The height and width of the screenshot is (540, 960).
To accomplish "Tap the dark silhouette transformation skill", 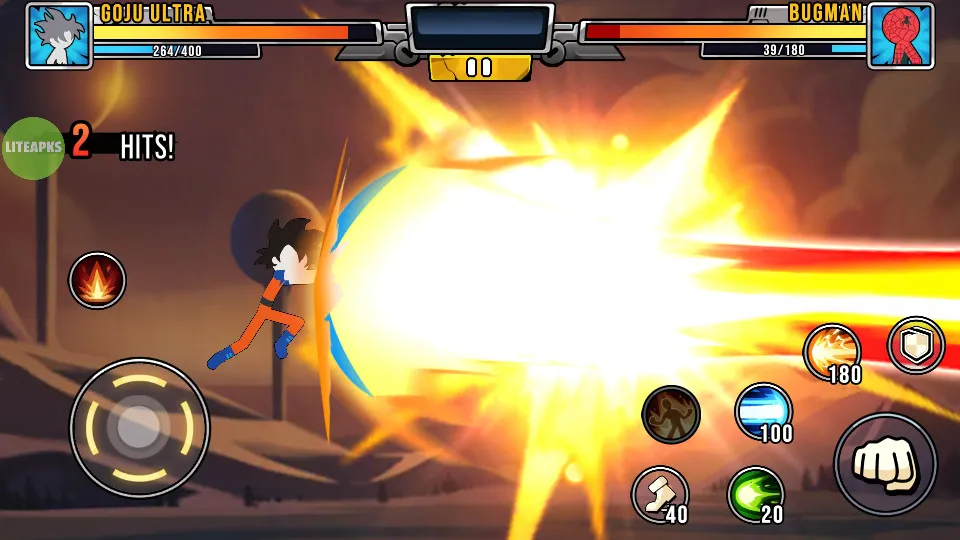I will tap(670, 413).
